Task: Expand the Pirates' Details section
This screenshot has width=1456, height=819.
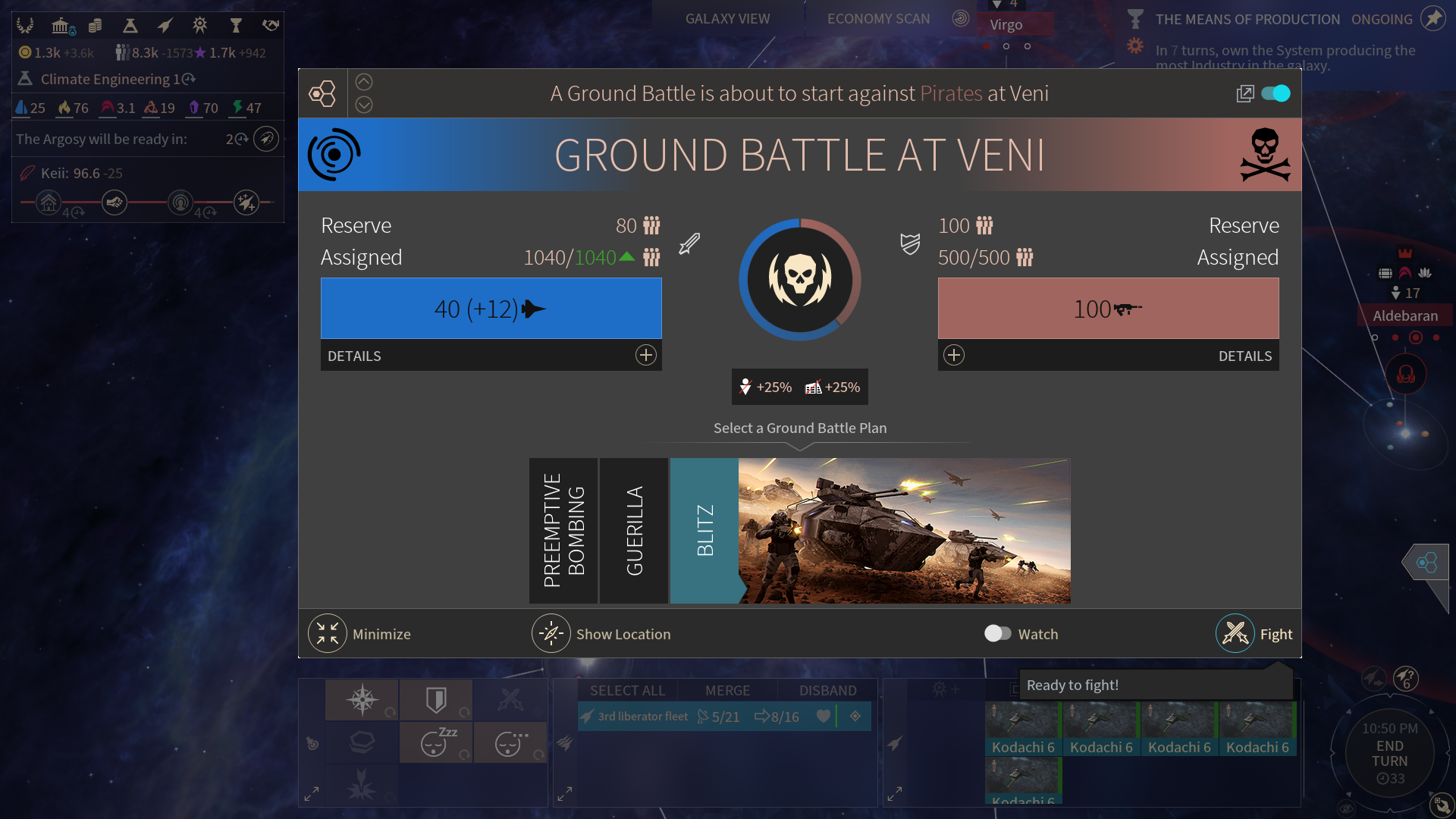Action: tap(954, 355)
